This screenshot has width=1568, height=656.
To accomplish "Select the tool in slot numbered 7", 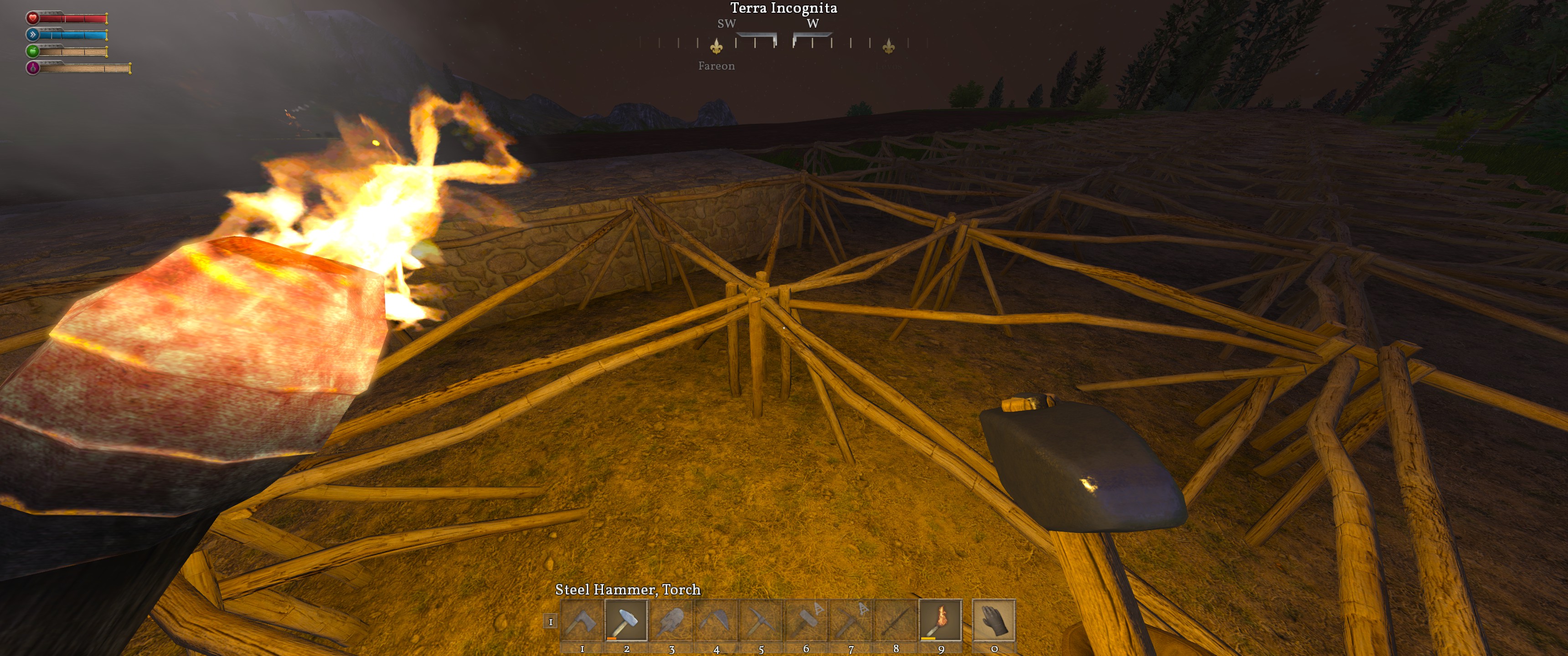I will click(851, 621).
